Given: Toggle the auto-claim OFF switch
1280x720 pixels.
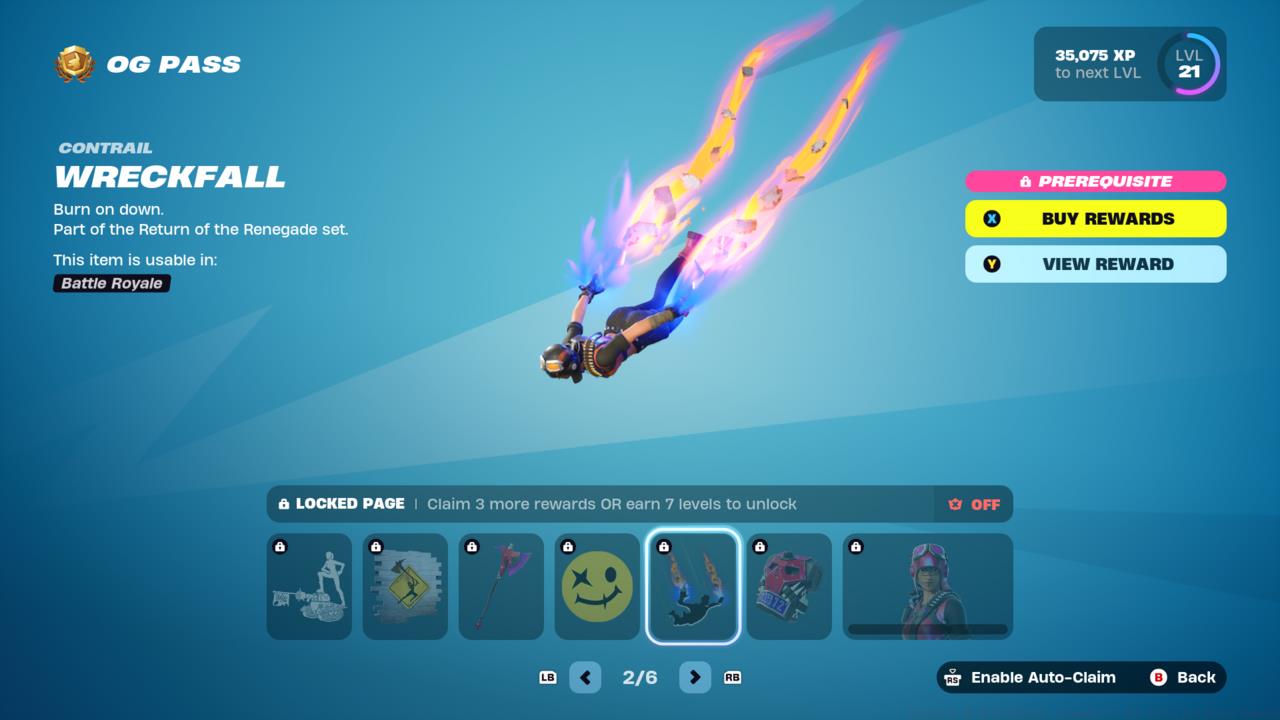Looking at the screenshot, I should click(974, 504).
